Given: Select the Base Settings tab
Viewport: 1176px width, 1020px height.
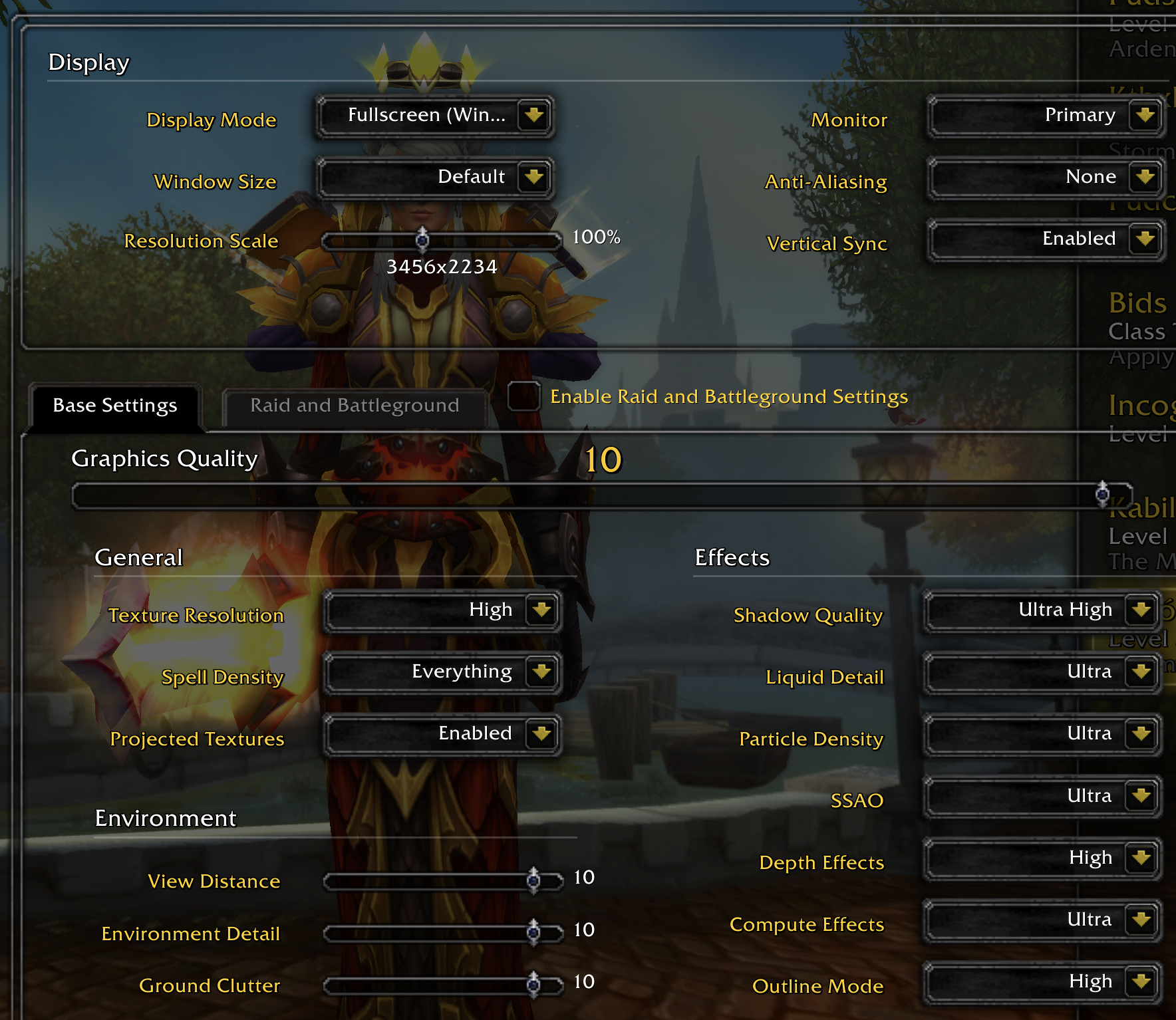Looking at the screenshot, I should [115, 406].
